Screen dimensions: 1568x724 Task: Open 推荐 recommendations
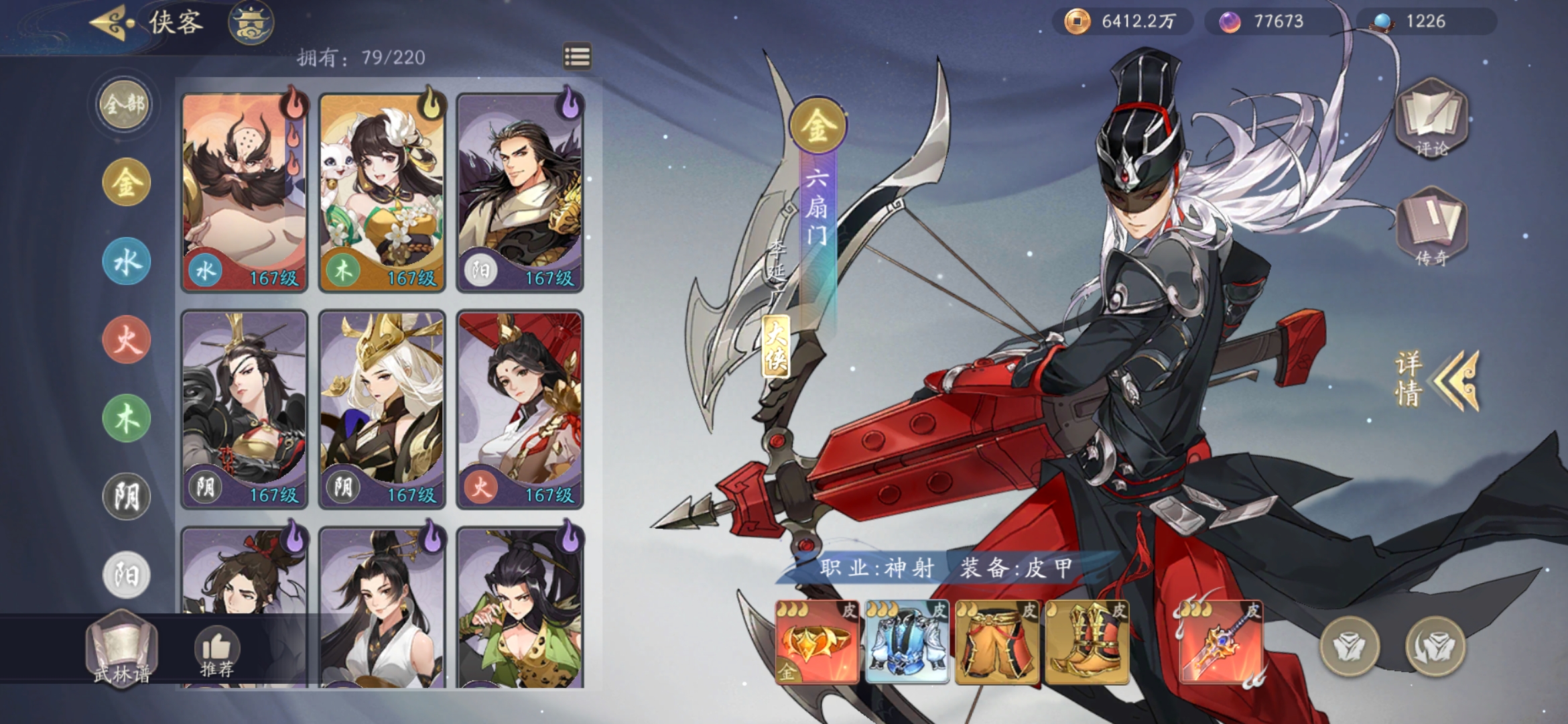(216, 652)
